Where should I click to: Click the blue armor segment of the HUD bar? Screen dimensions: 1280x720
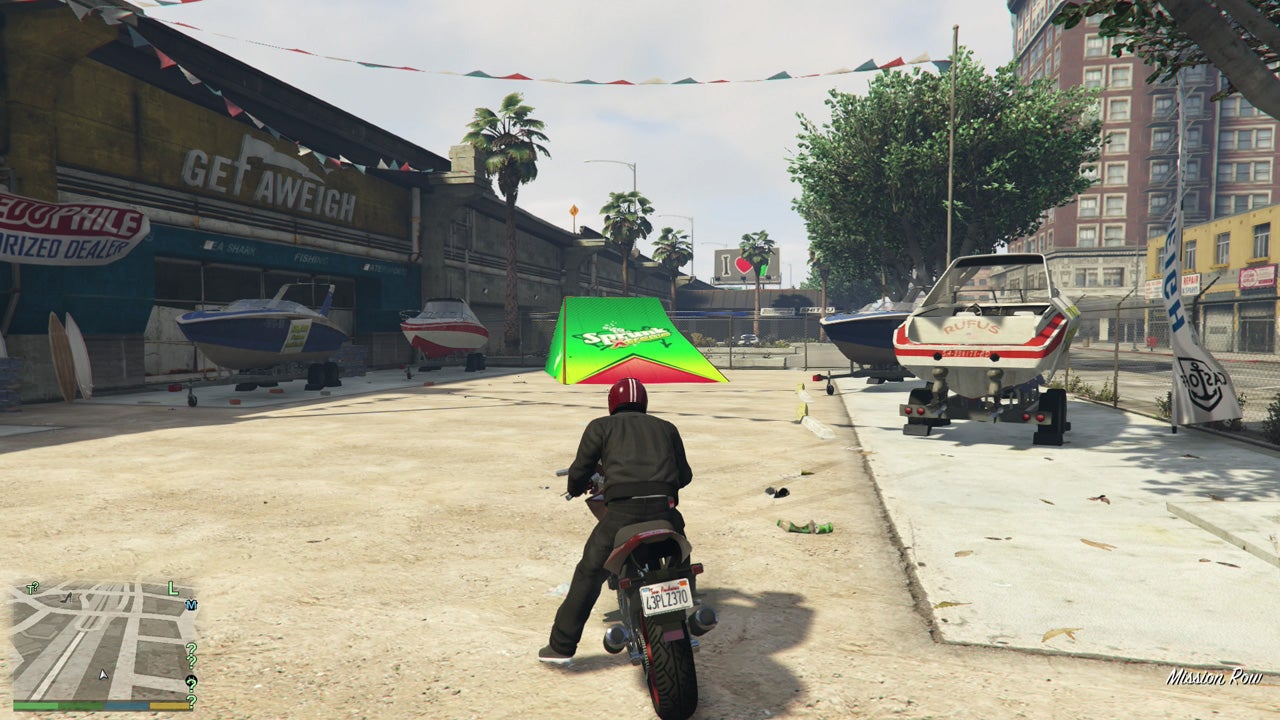[126, 706]
